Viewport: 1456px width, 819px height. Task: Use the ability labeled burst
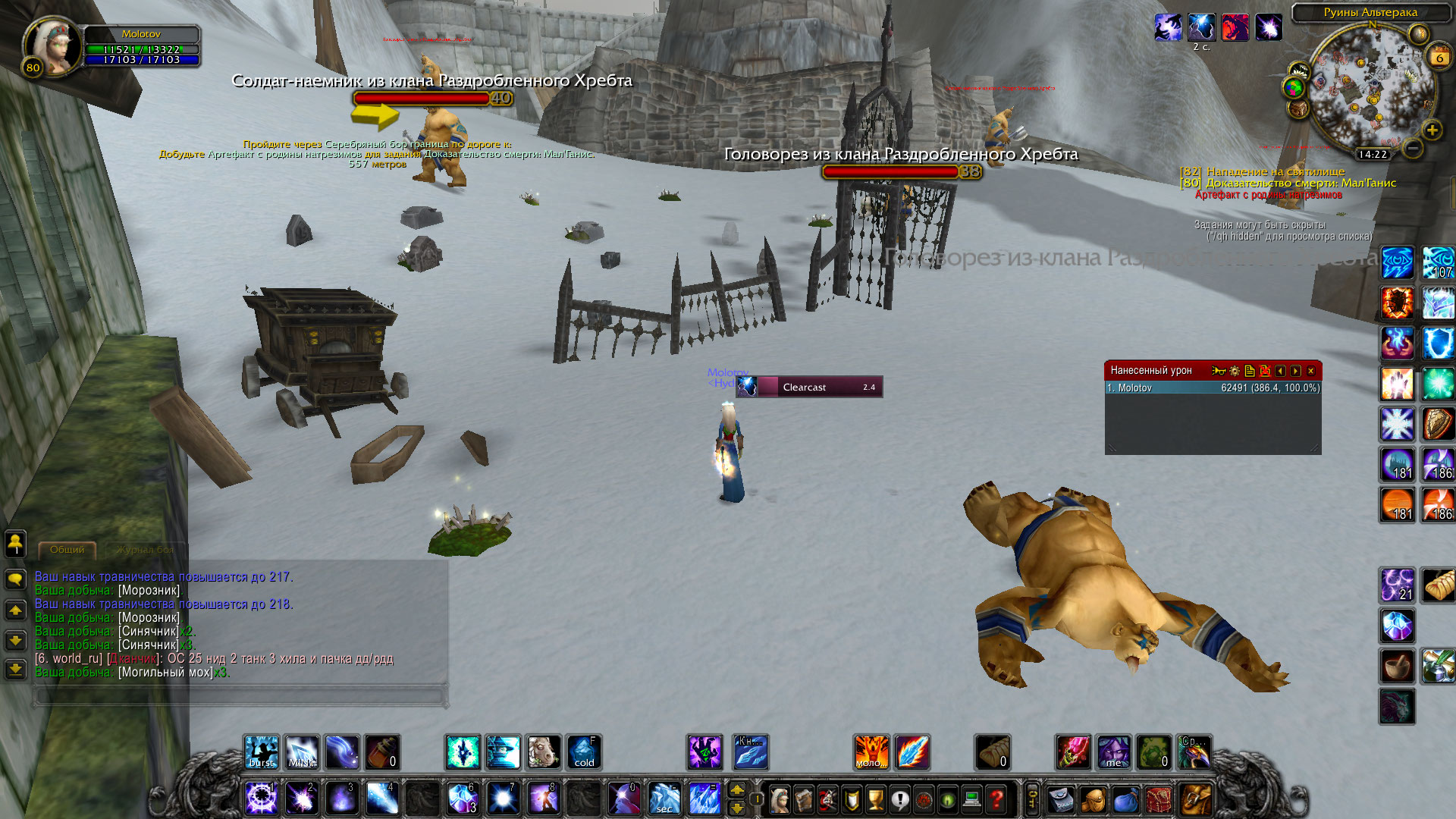261,752
